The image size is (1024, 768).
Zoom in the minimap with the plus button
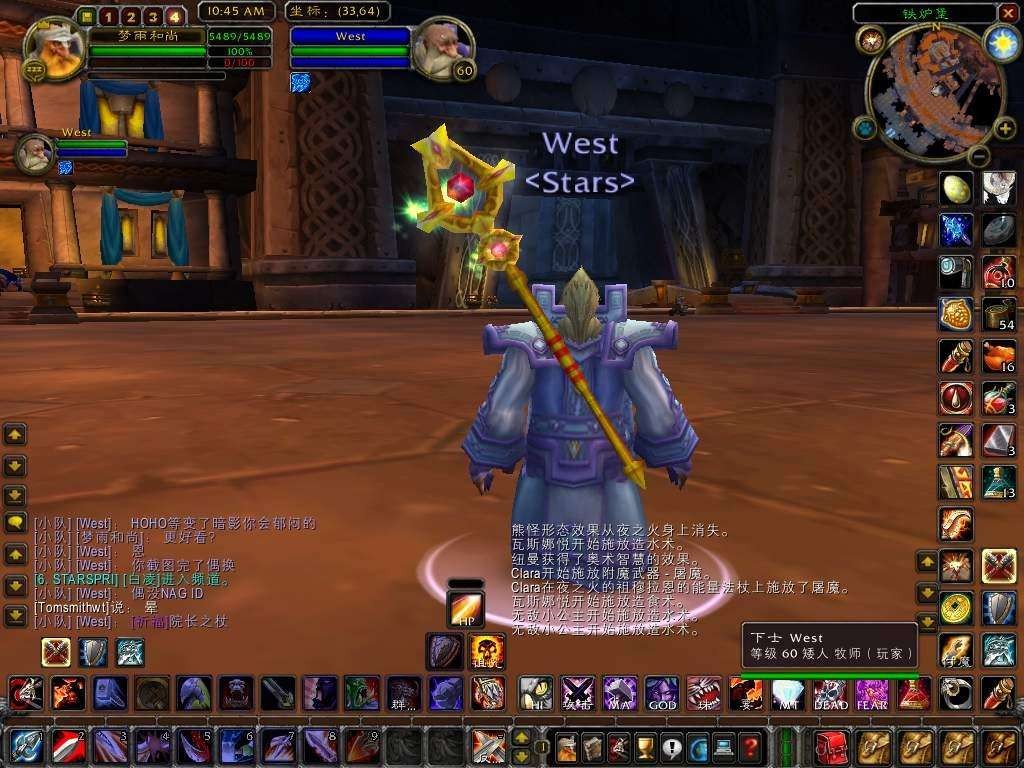(1003, 128)
